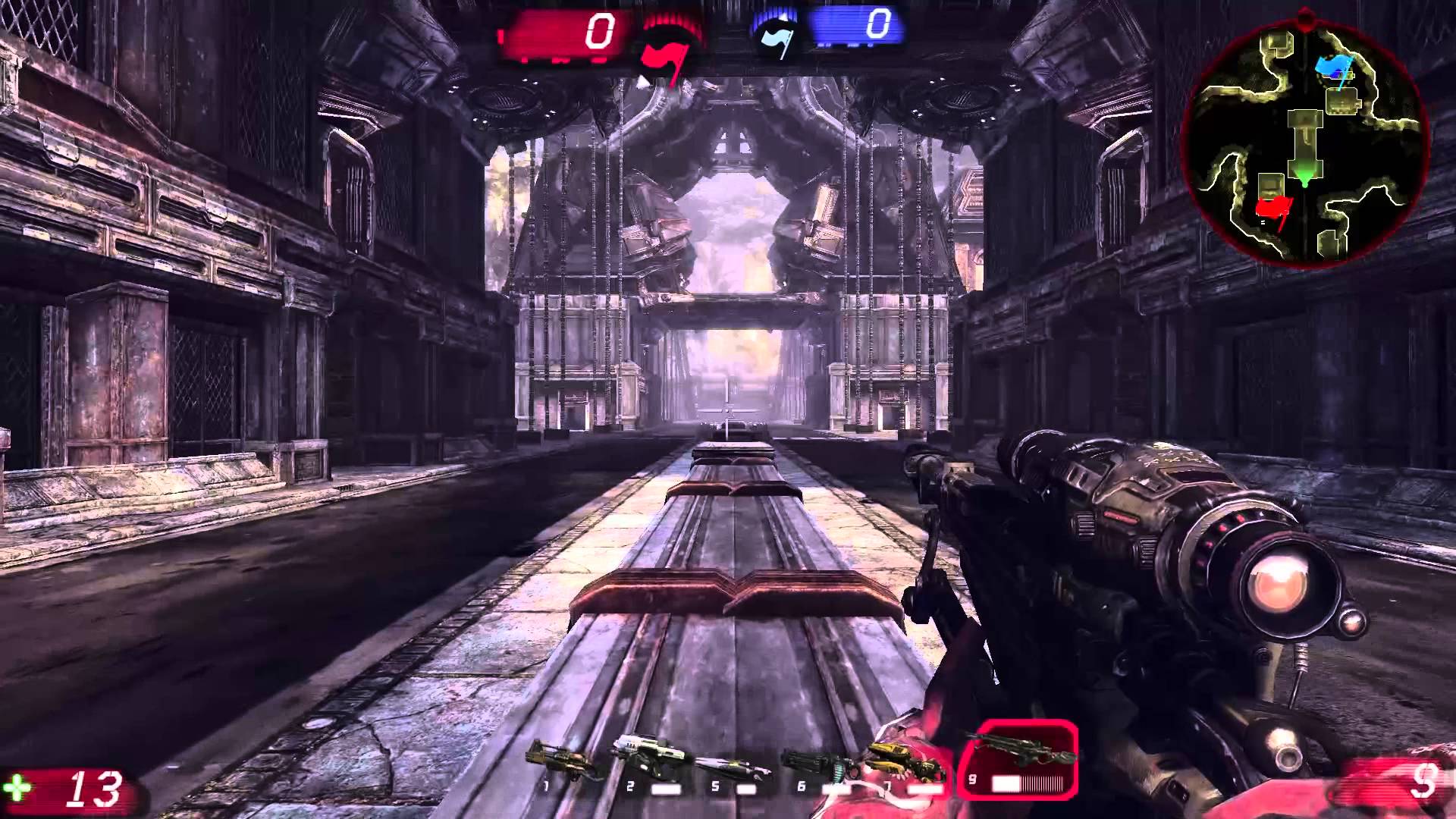
Task: Click the blue flag marker on the minimap
Action: [1334, 70]
